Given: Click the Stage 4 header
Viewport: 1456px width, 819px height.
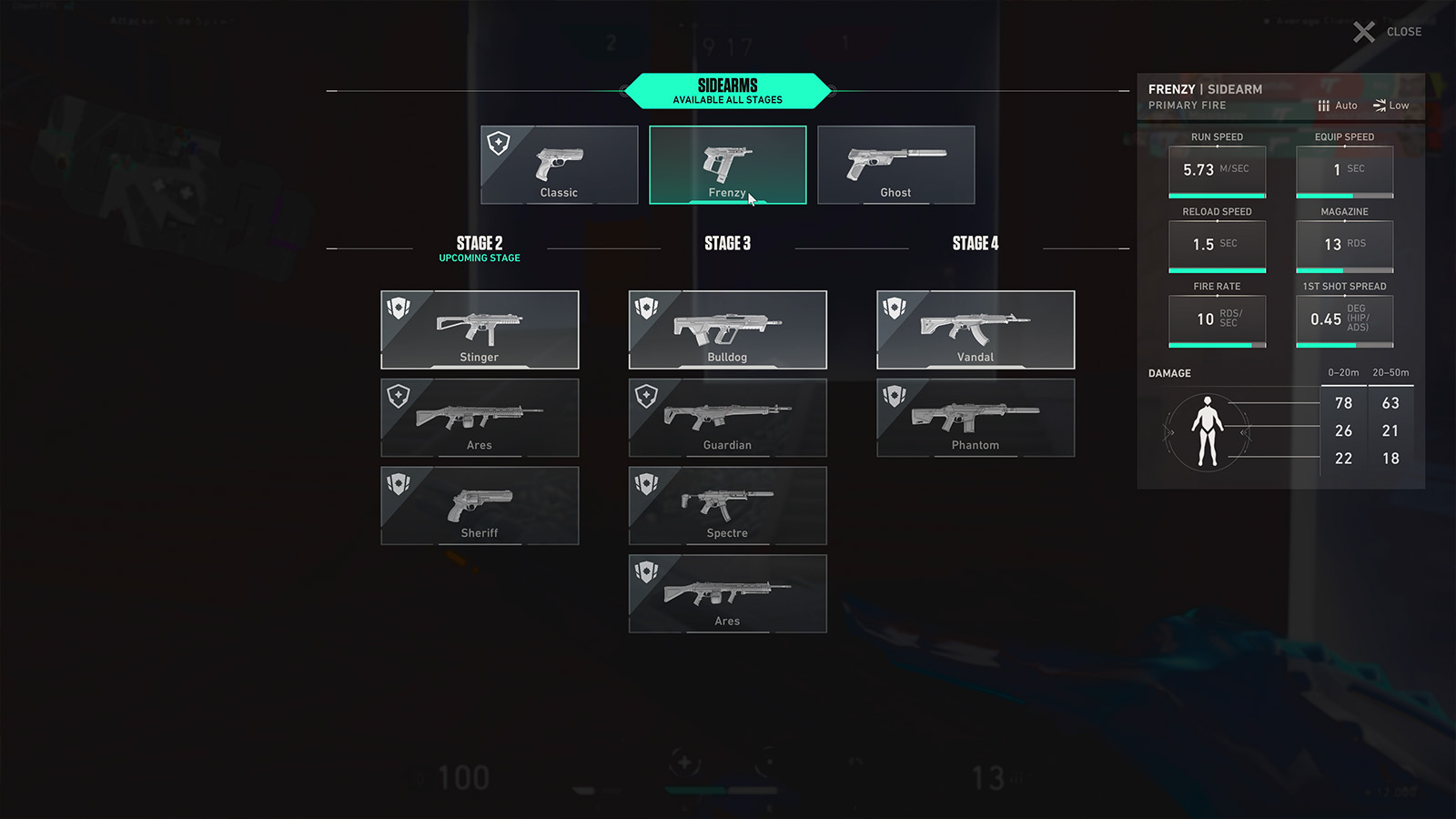Looking at the screenshot, I should (x=975, y=243).
